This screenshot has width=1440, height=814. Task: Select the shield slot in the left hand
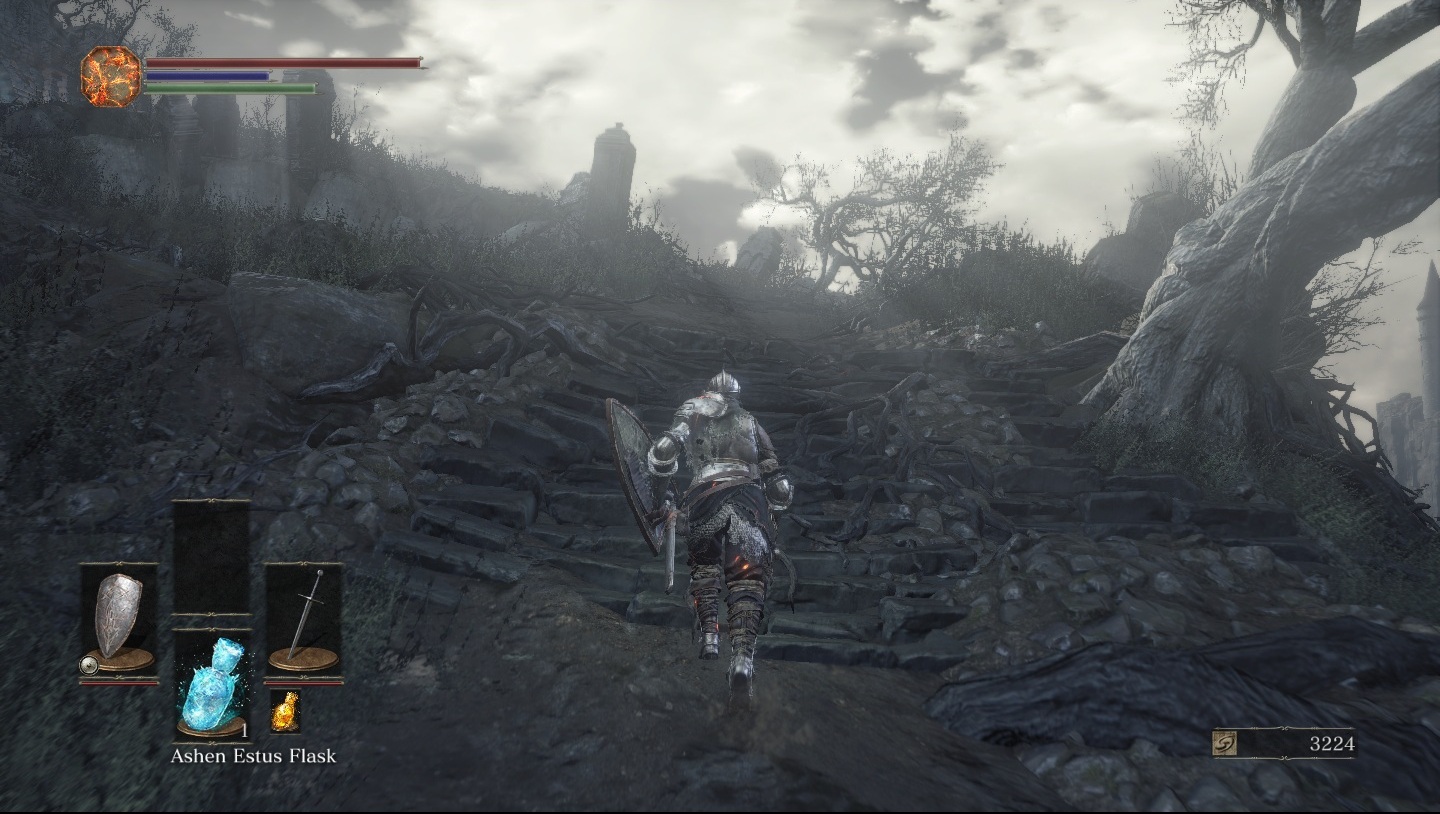119,621
